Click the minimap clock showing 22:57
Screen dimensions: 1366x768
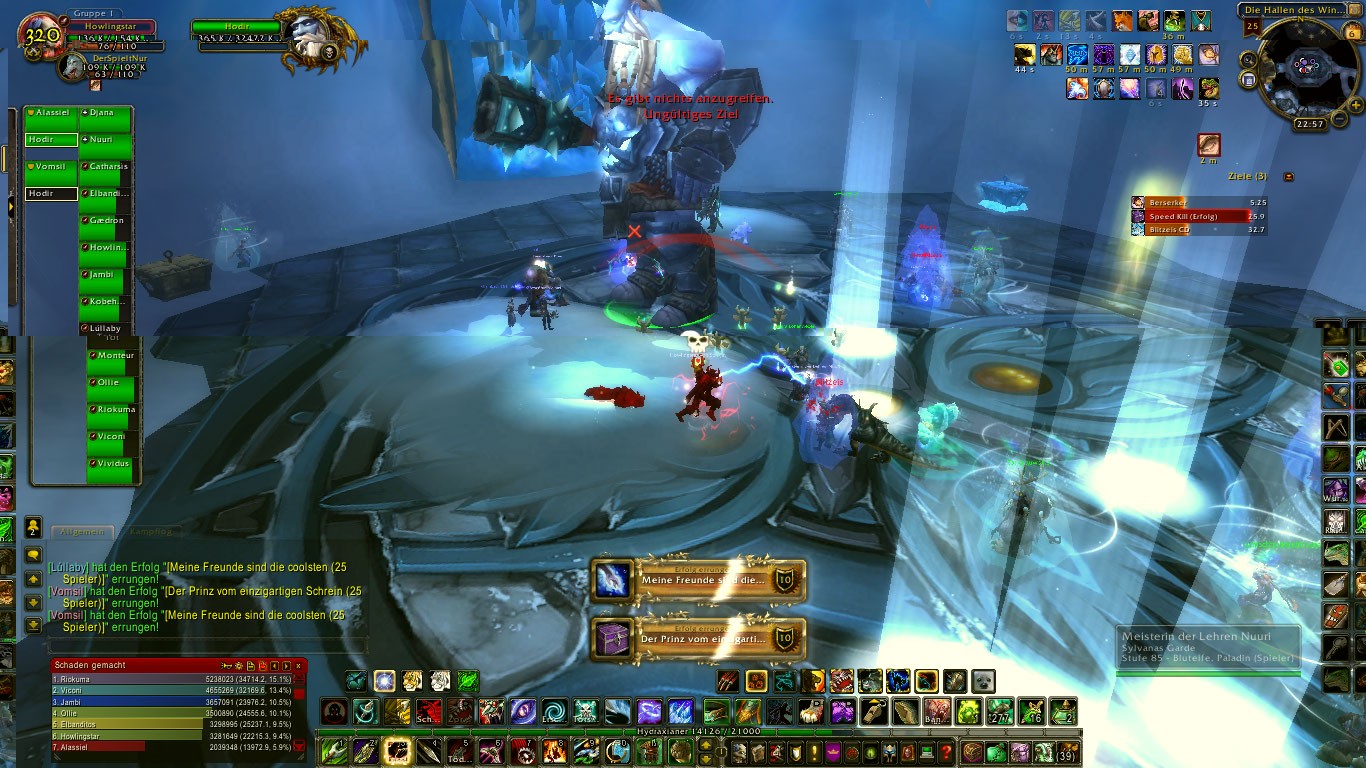point(1308,124)
